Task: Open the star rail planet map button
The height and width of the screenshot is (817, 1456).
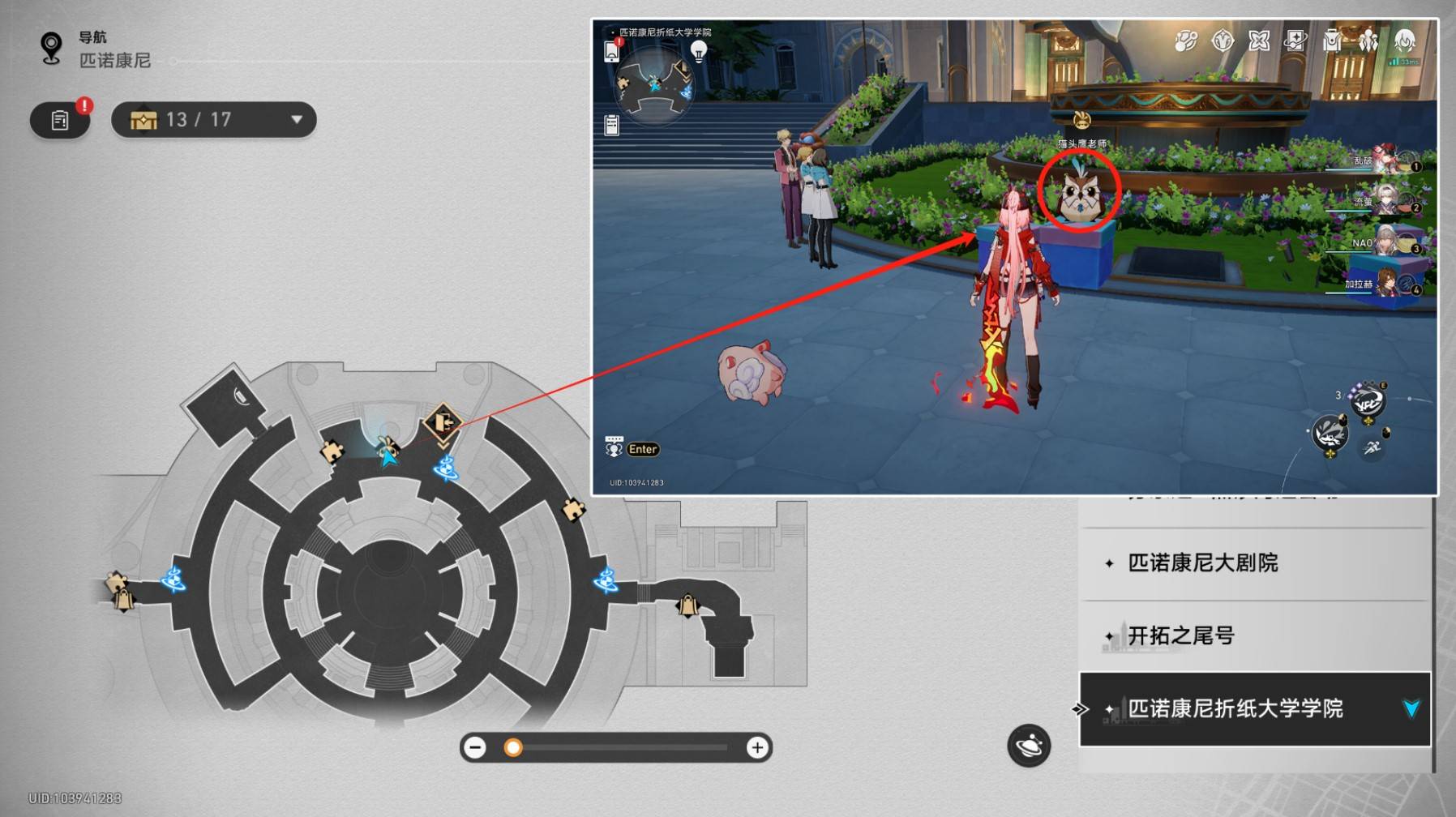Action: click(x=1029, y=745)
